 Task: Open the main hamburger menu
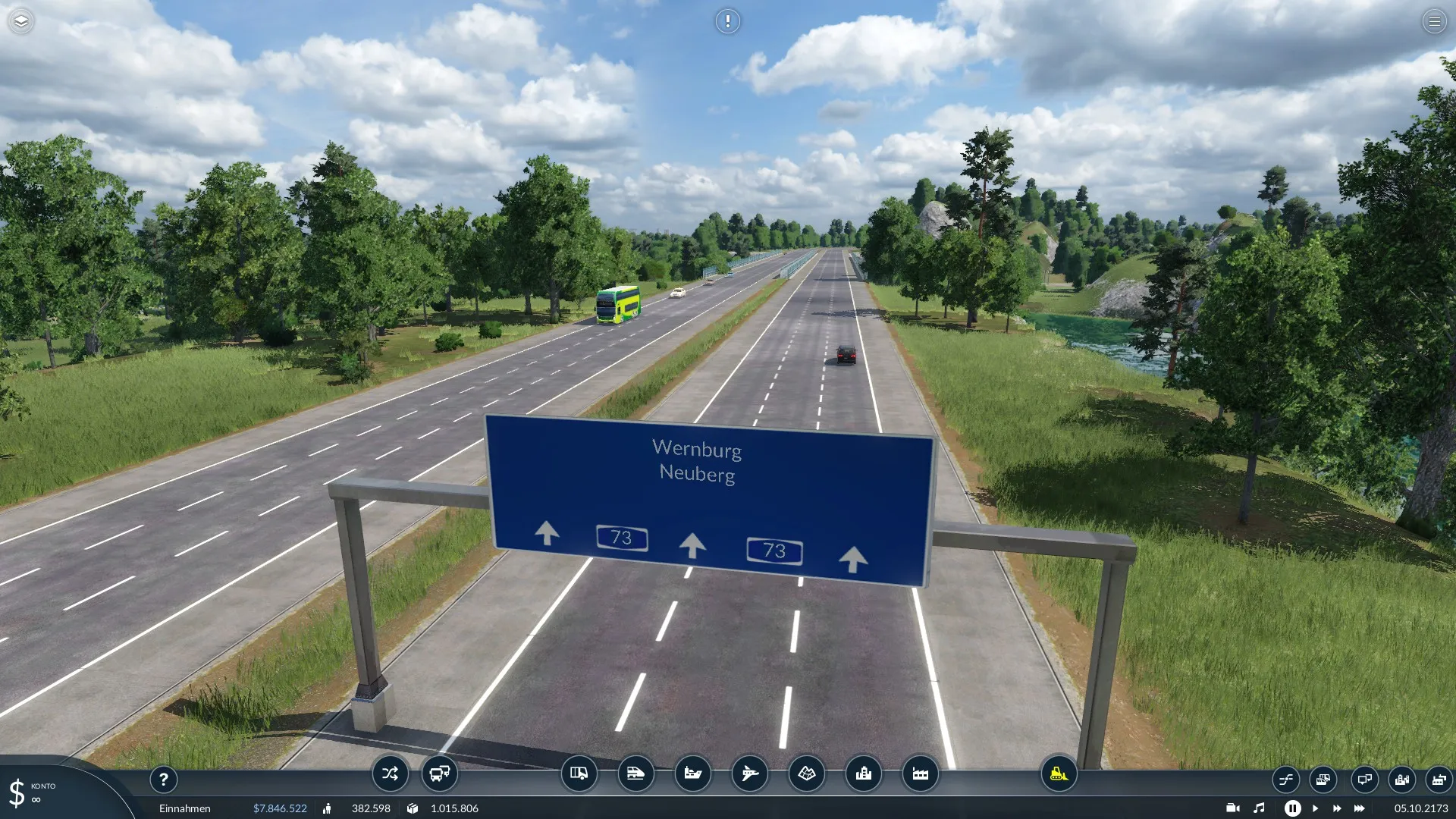1434,21
